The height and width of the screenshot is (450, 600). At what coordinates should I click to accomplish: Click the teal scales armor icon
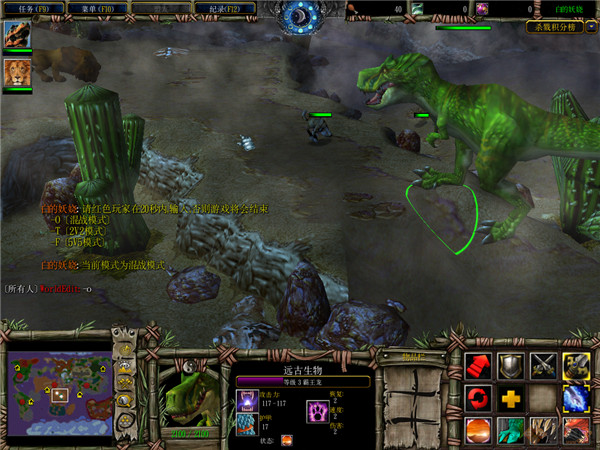pyautogui.click(x=246, y=426)
